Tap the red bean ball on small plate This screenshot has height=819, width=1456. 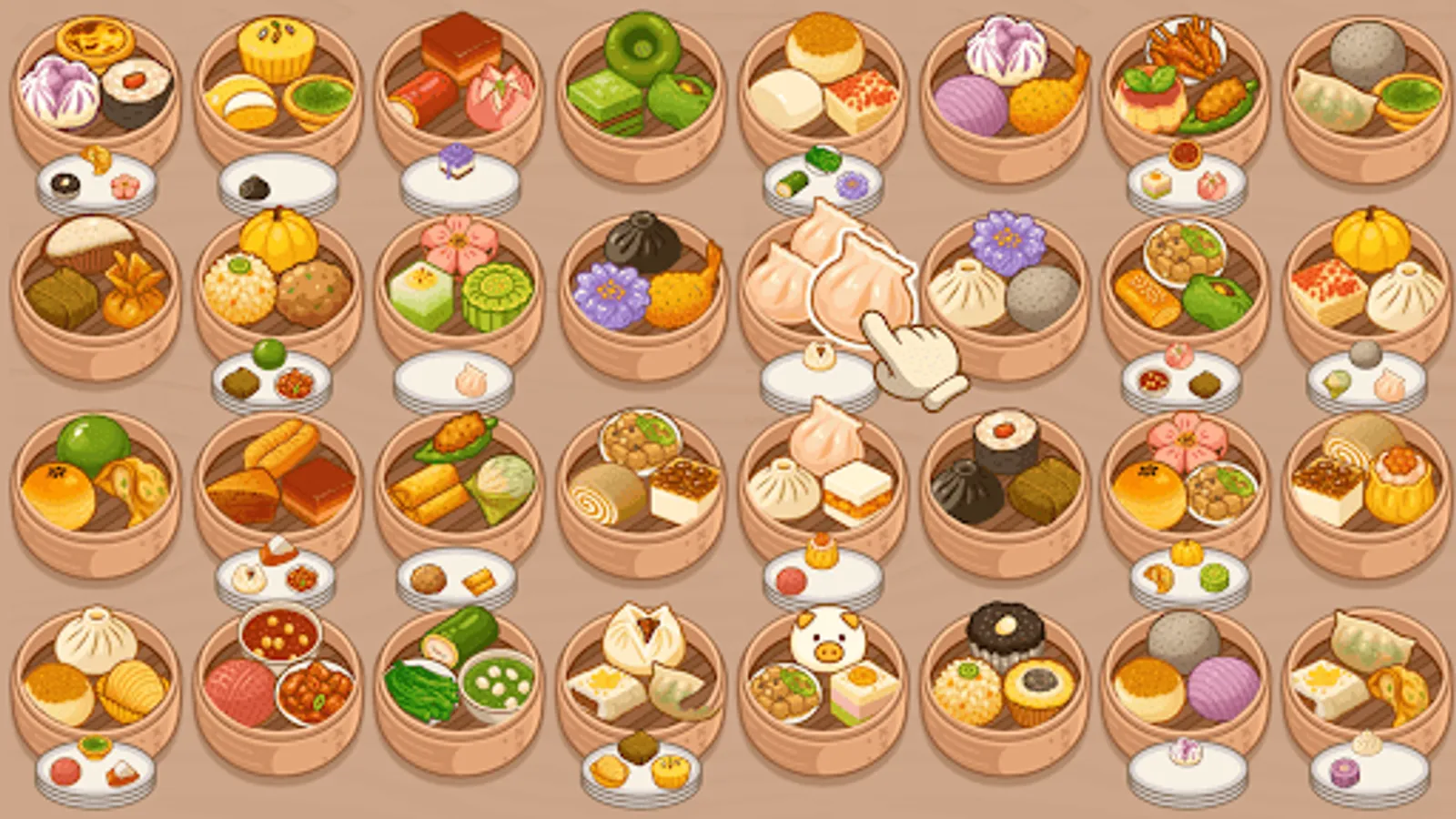[790, 579]
